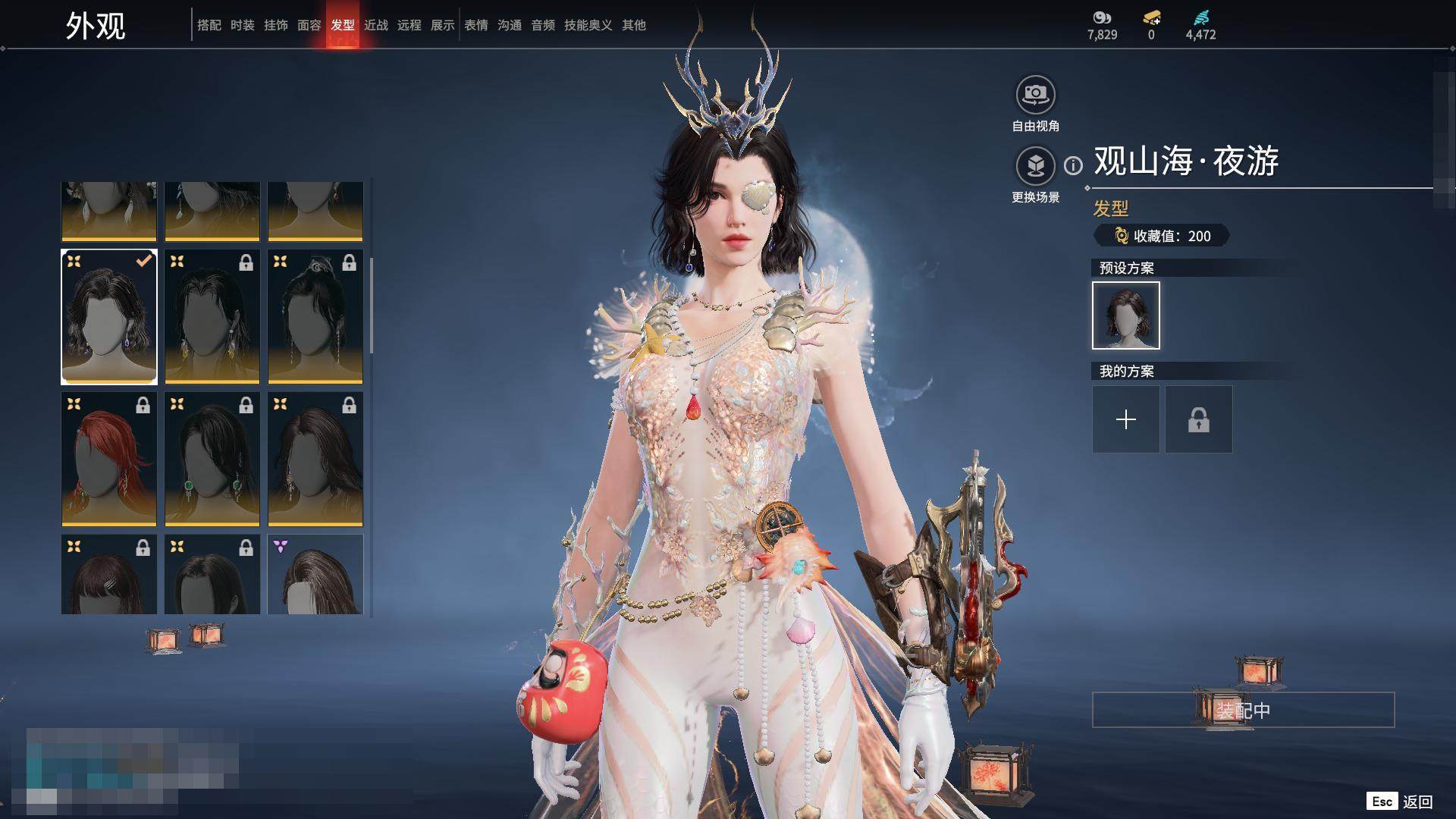
Task: Go to the 面容 tab
Action: point(309,25)
